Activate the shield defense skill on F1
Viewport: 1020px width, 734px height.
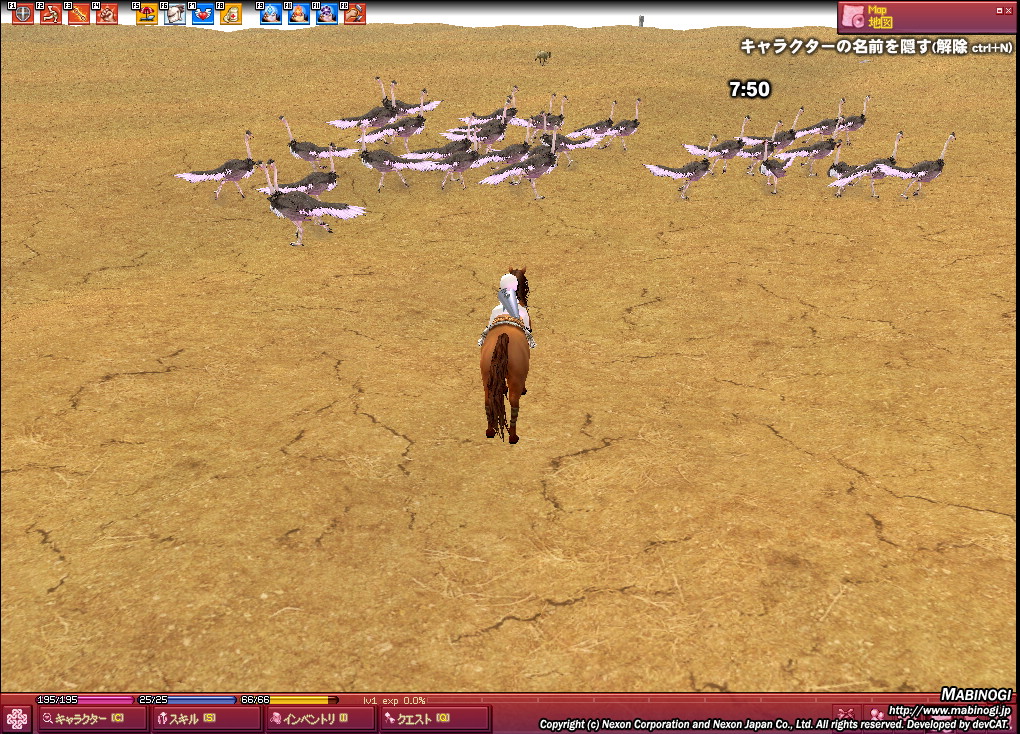point(22,14)
